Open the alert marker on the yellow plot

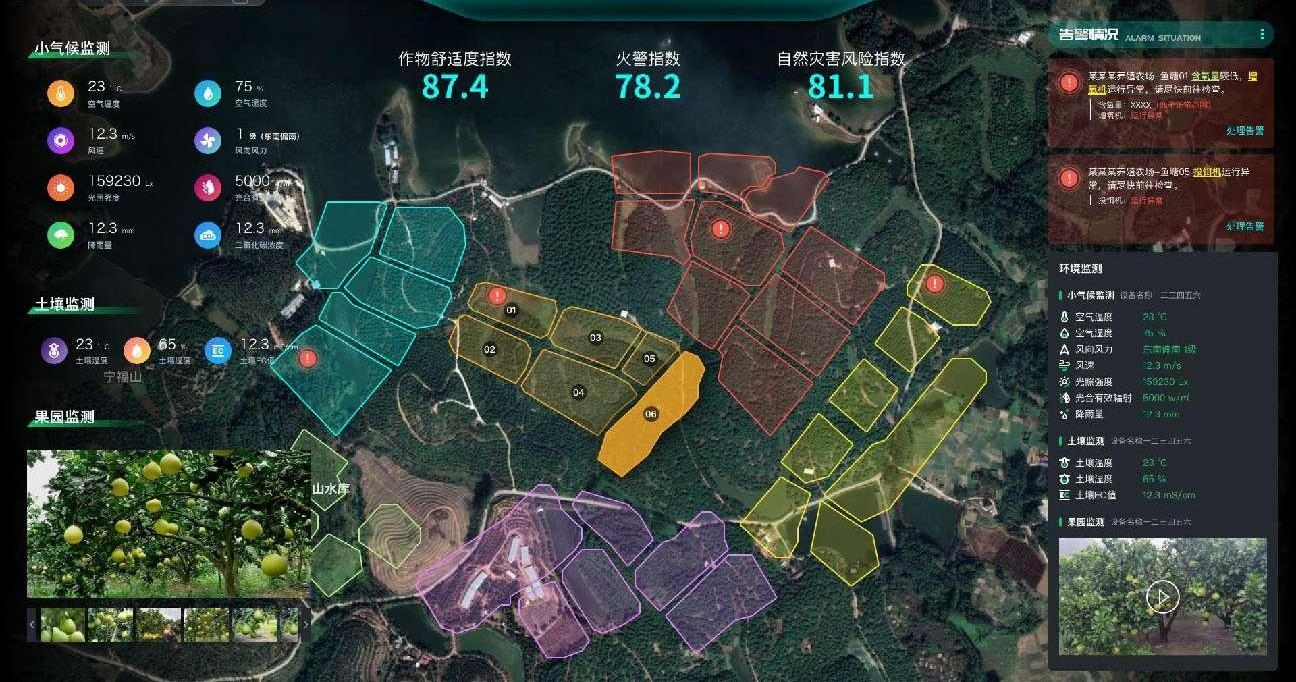point(934,283)
